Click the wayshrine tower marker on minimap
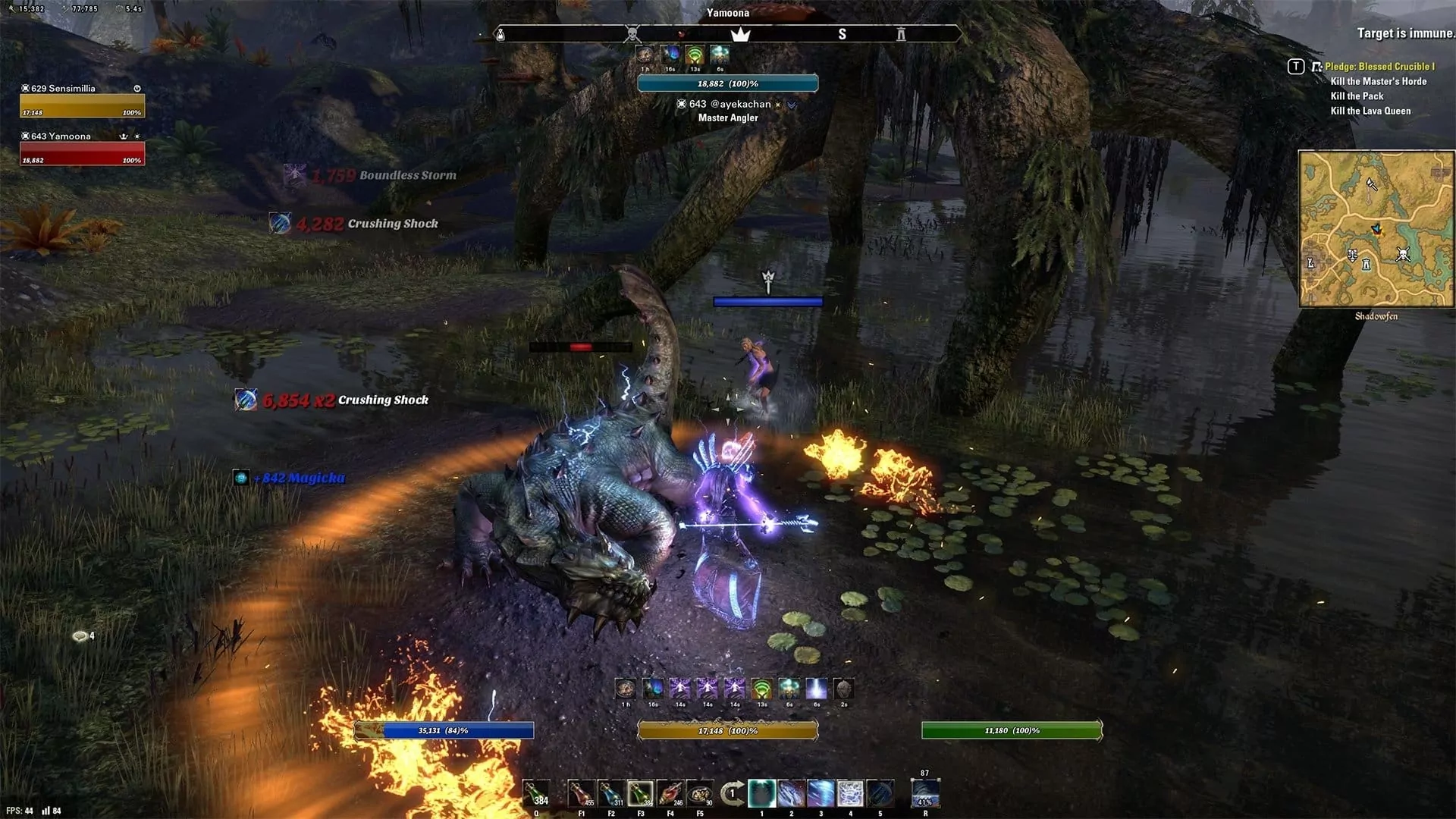The image size is (1456, 819). pos(1366,264)
